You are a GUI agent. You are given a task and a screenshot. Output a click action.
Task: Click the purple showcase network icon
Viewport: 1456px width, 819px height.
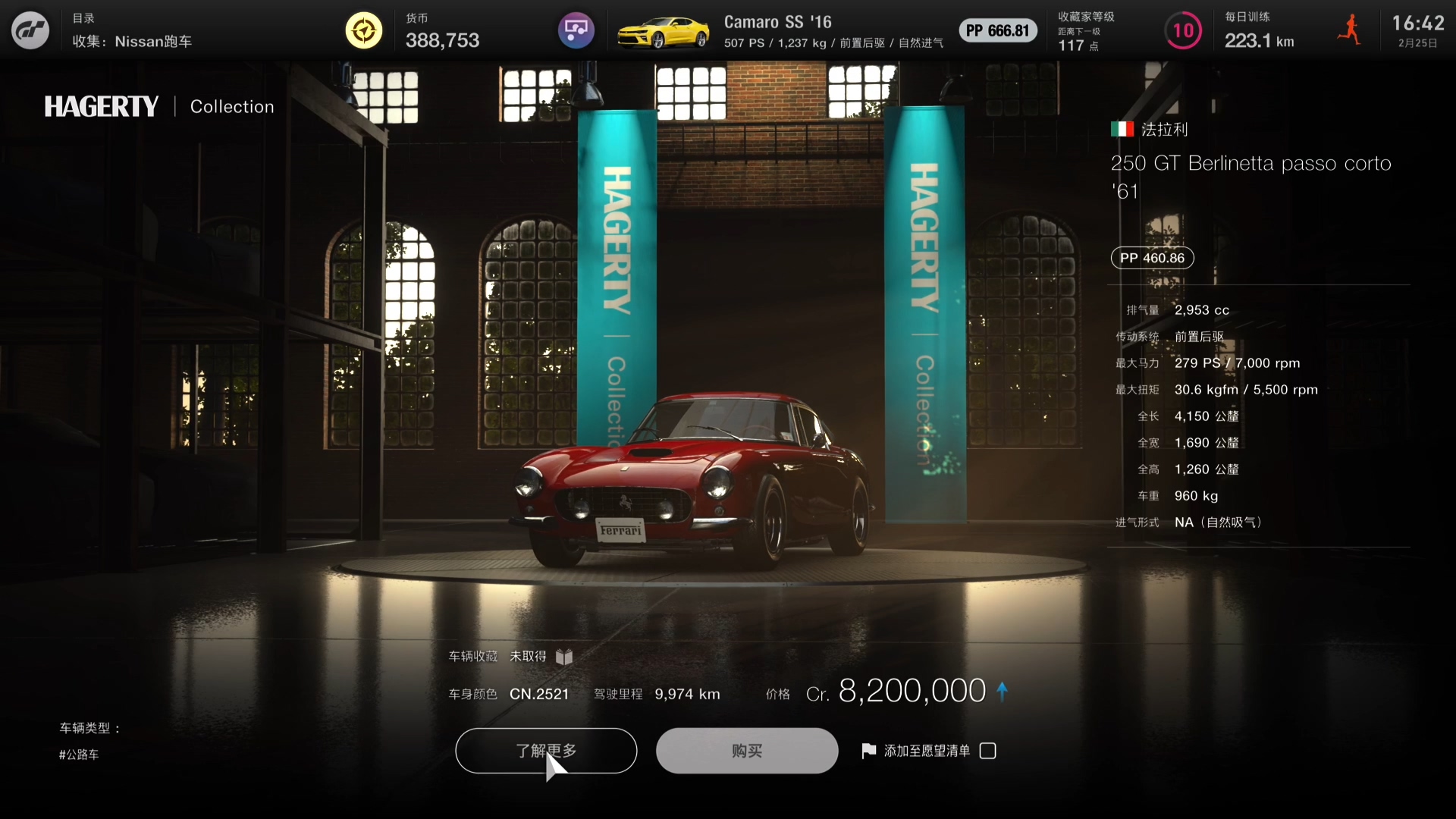coord(576,30)
